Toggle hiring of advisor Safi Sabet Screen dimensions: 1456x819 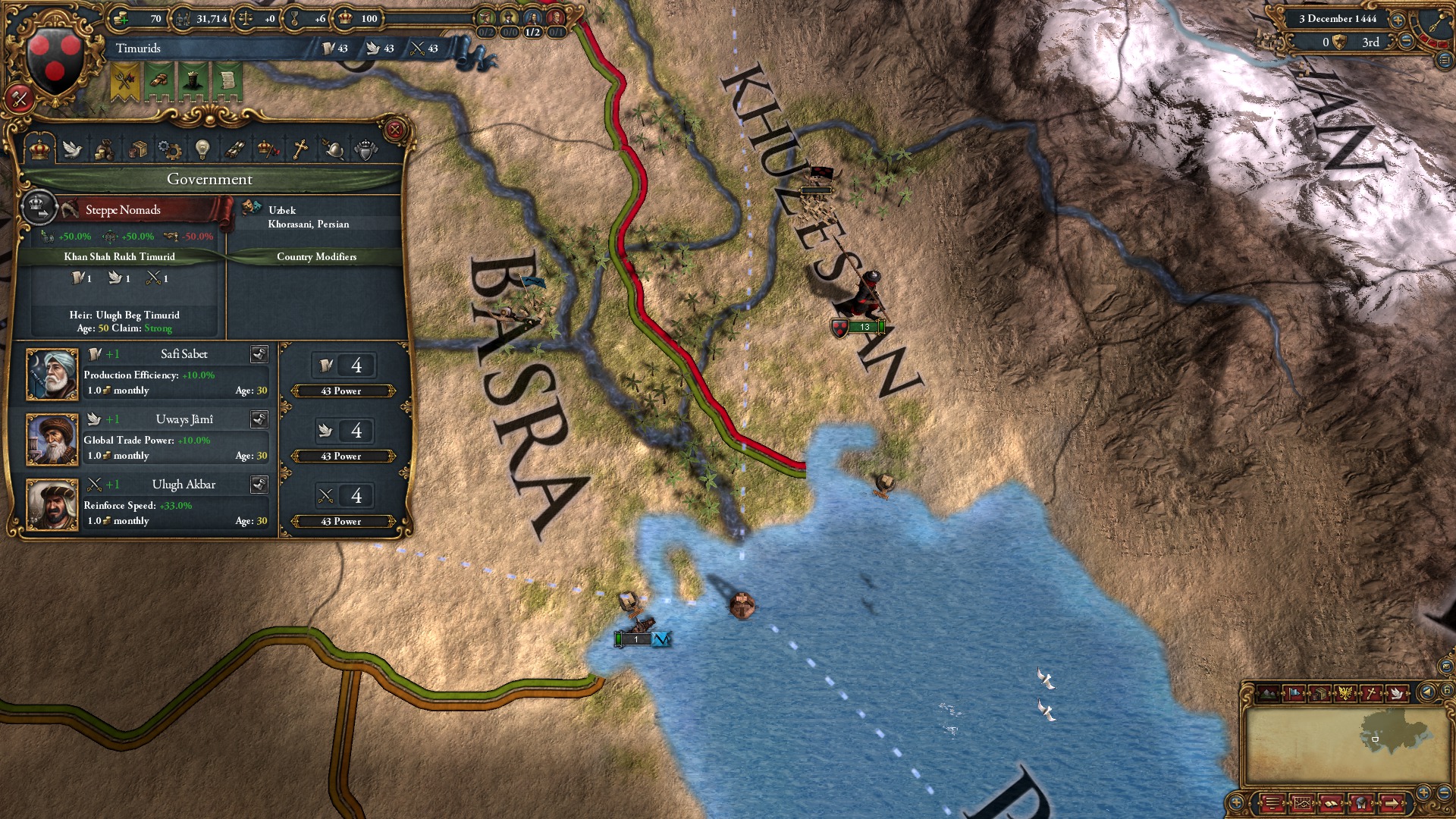(259, 355)
